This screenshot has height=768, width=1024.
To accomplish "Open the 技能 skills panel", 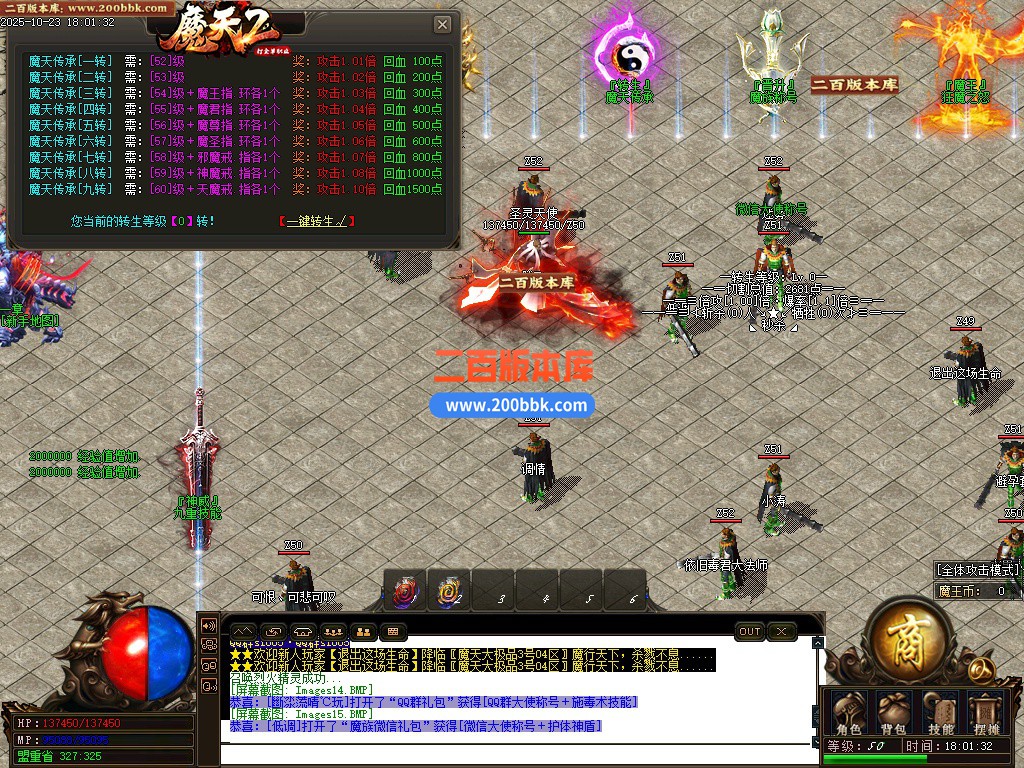I will click(x=940, y=712).
